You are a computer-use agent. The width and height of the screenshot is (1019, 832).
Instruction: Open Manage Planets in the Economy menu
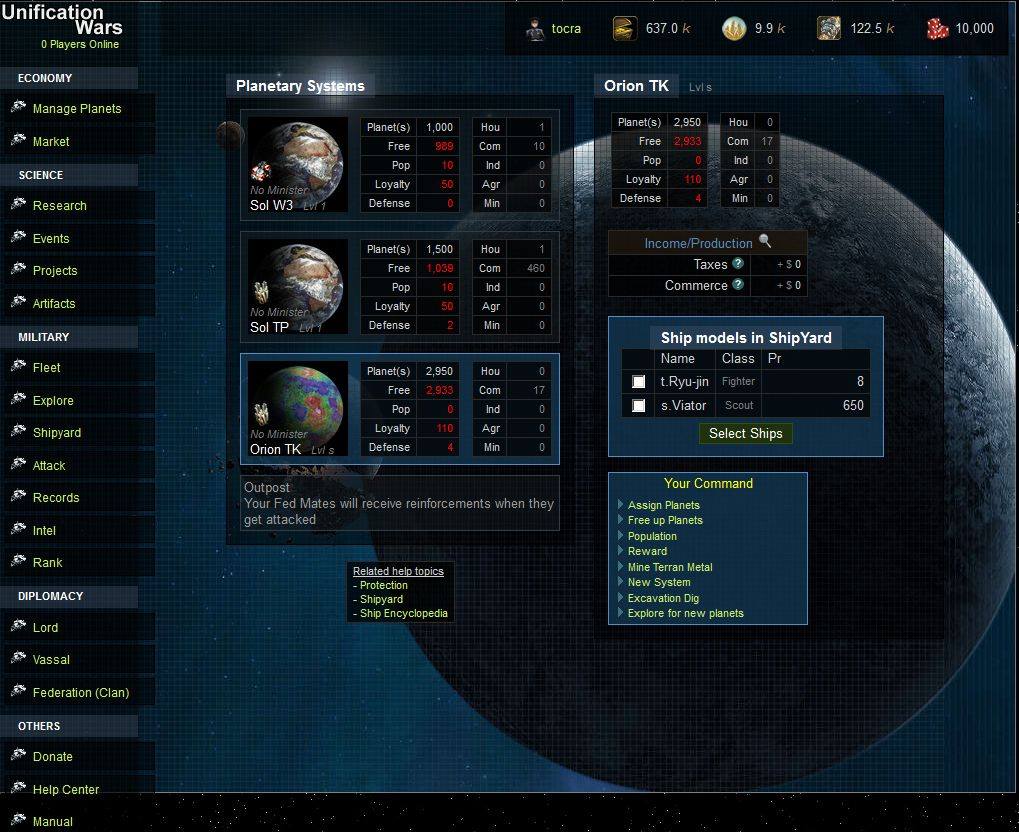pyautogui.click(x=76, y=109)
